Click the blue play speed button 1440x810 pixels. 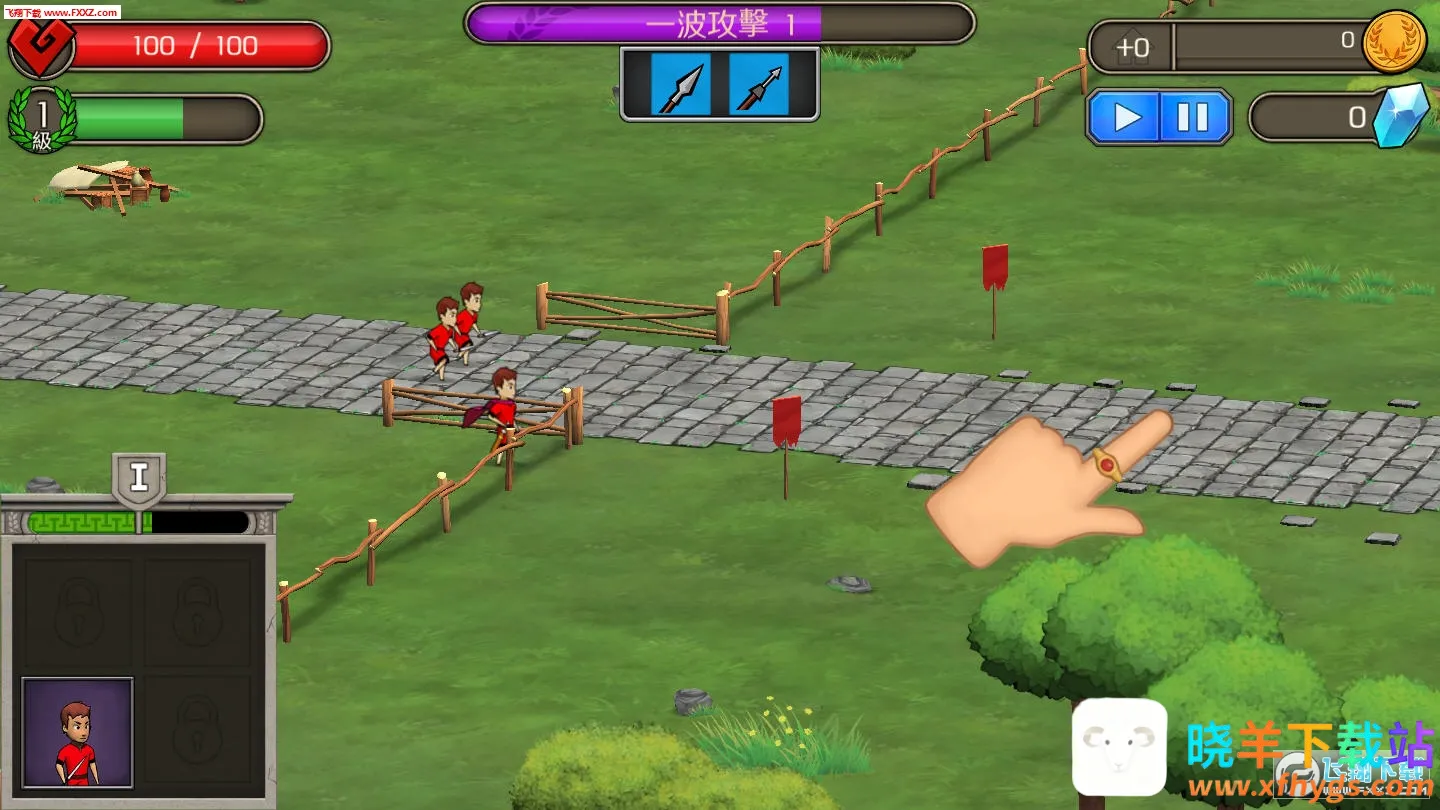point(1126,118)
